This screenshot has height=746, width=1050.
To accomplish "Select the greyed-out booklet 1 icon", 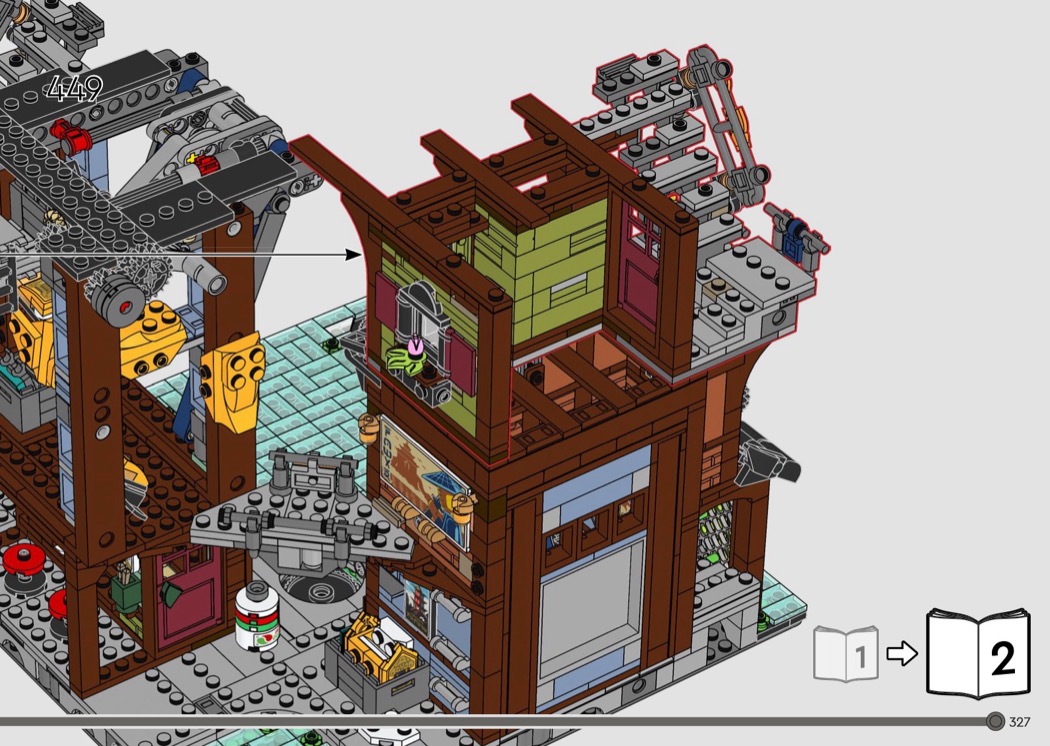I will (846, 654).
